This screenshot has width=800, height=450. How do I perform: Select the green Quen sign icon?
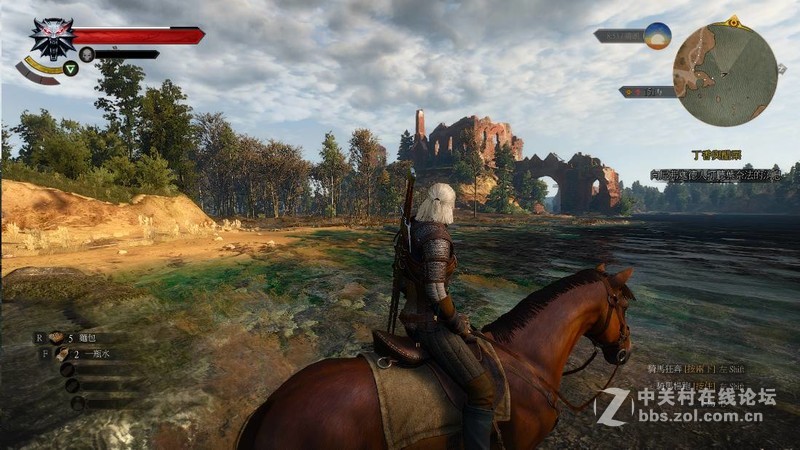click(x=70, y=68)
